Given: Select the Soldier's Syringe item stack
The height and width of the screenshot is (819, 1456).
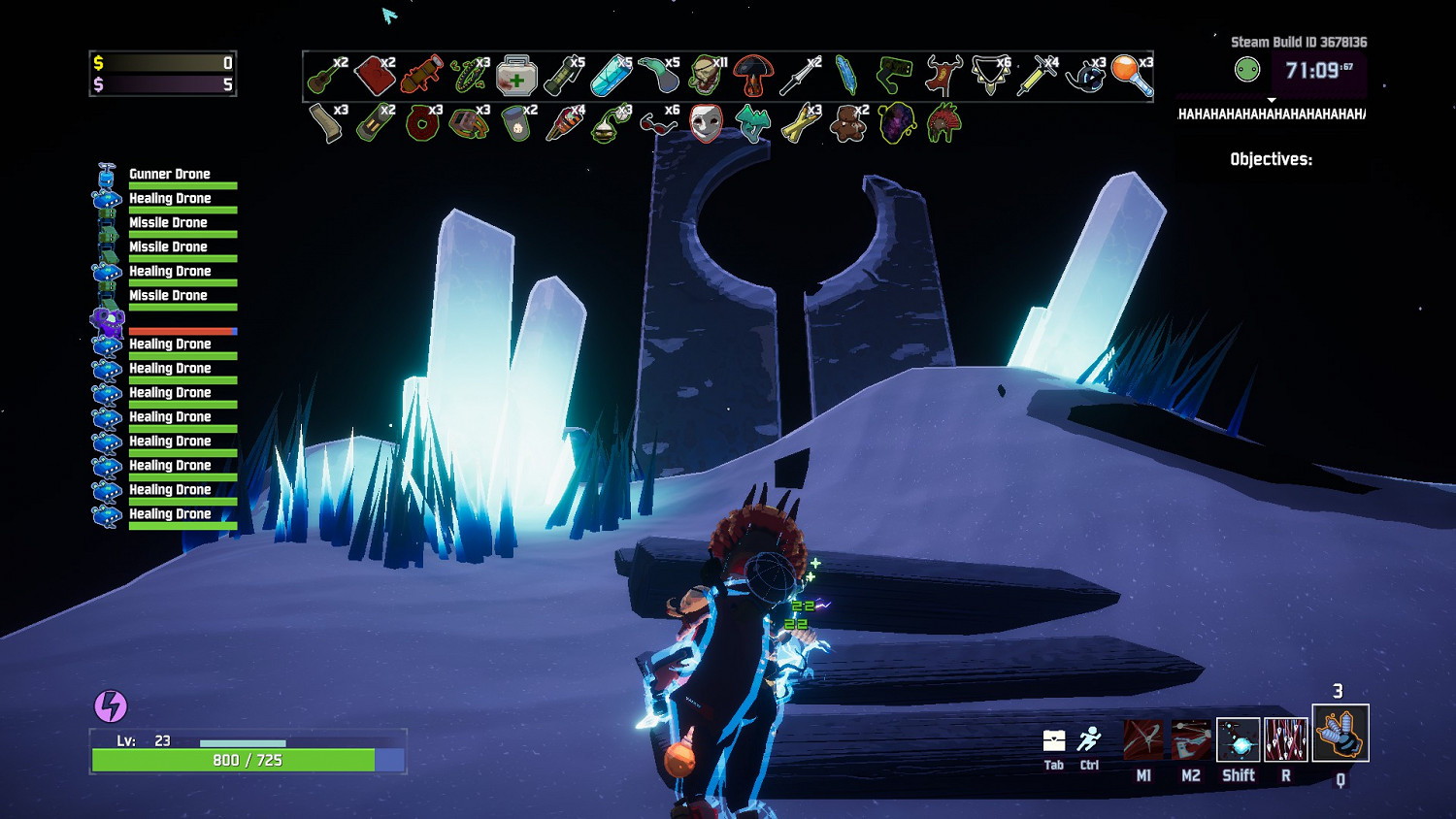Looking at the screenshot, I should [x=1036, y=76].
